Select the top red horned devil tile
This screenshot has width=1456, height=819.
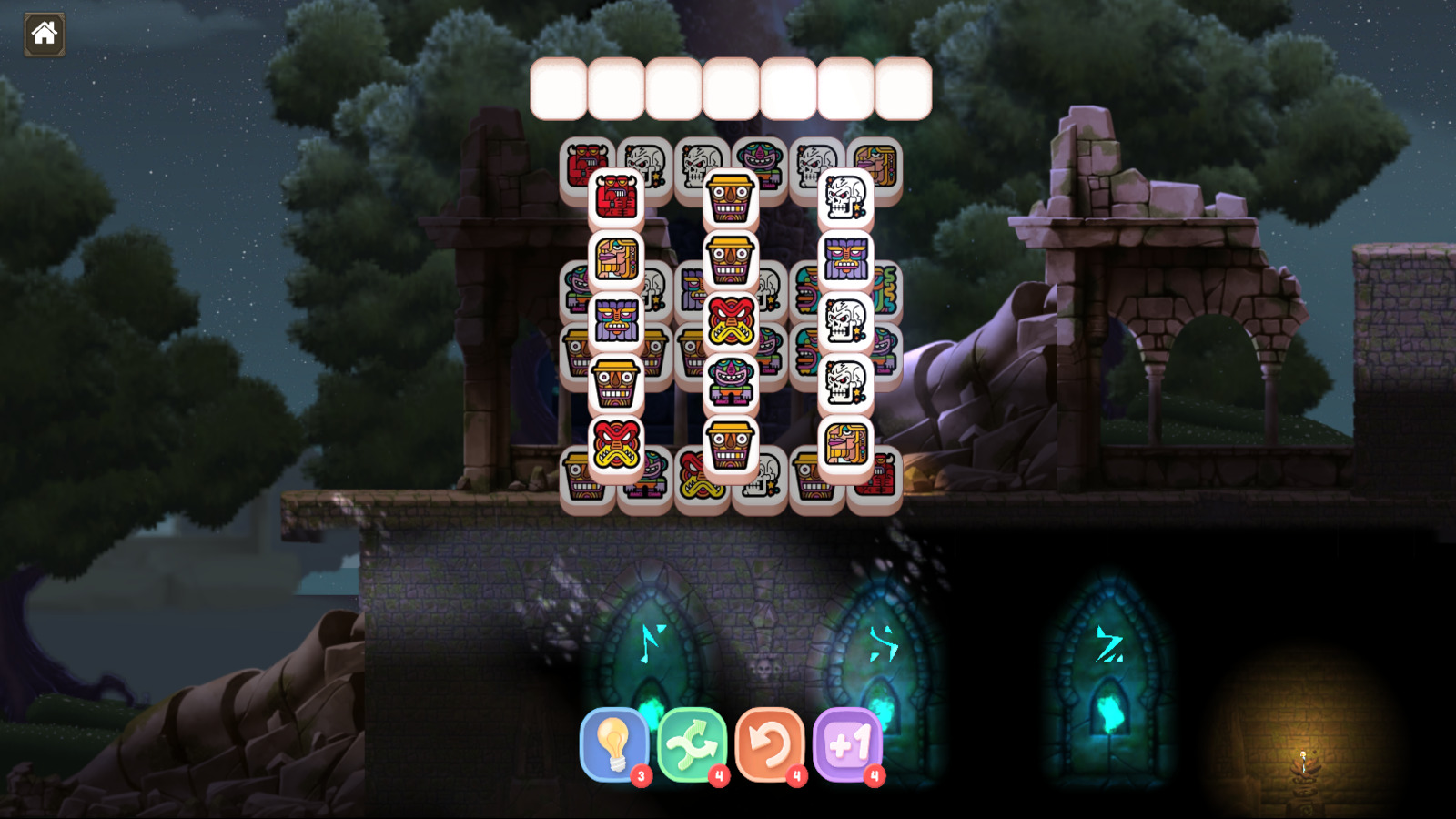point(614,199)
